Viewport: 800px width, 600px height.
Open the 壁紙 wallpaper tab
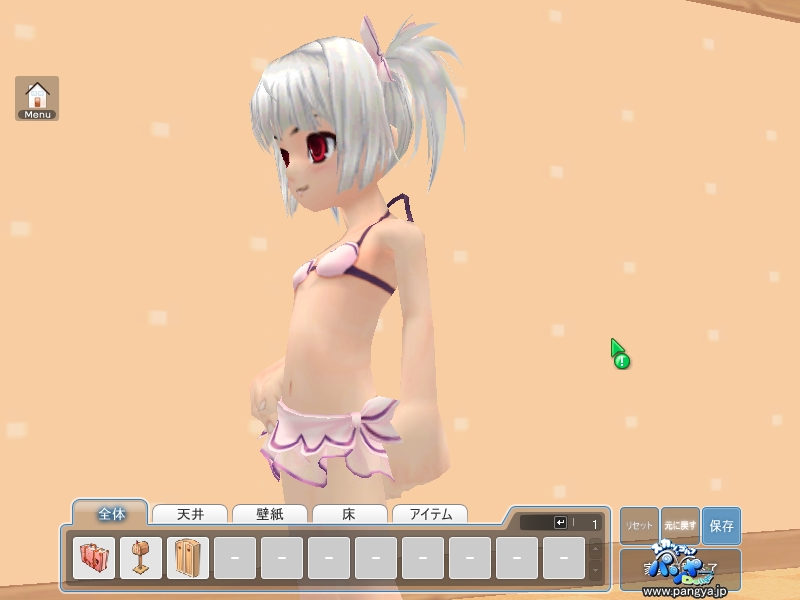click(x=270, y=515)
